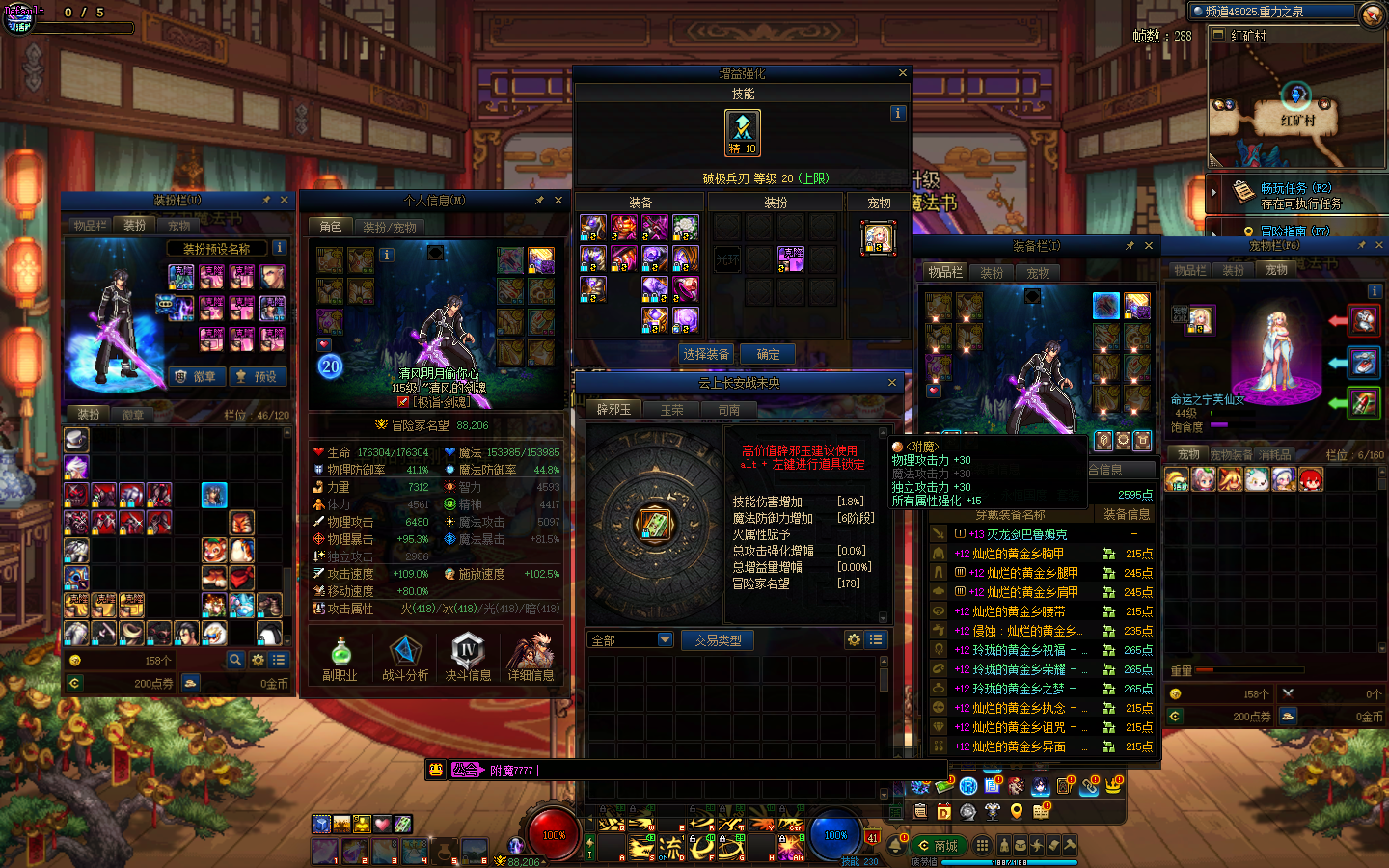Viewport: 1389px width, 868px height.
Task: Select the 破极兵刃 skill icon
Action: pos(742,132)
